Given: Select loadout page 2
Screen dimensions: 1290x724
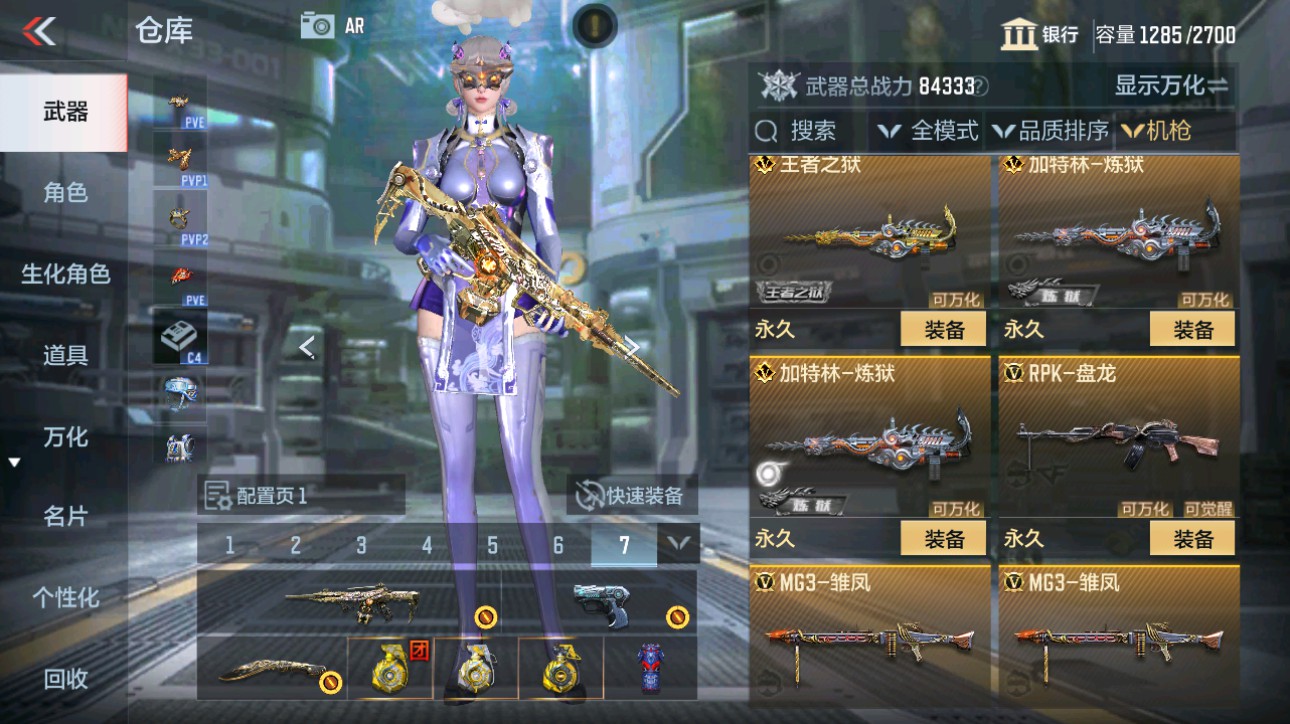Looking at the screenshot, I should click(x=294, y=546).
